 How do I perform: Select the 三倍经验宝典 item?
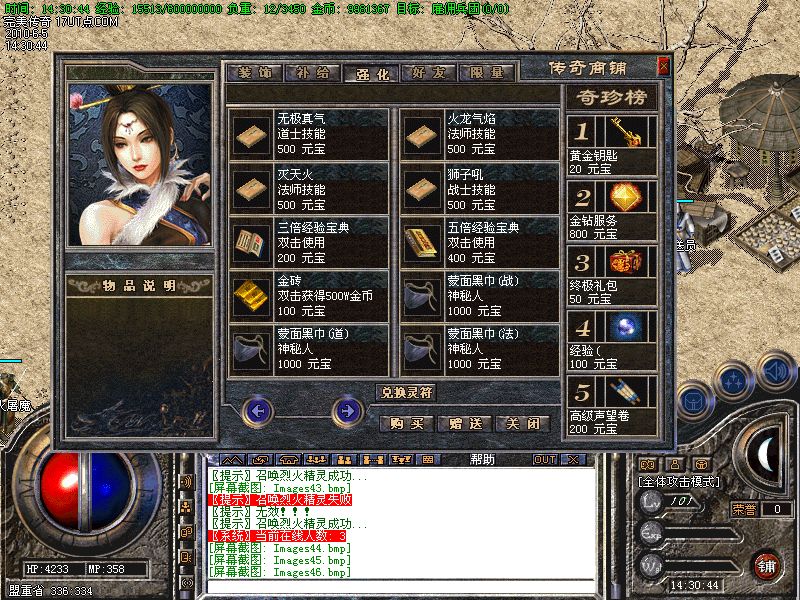[309, 243]
